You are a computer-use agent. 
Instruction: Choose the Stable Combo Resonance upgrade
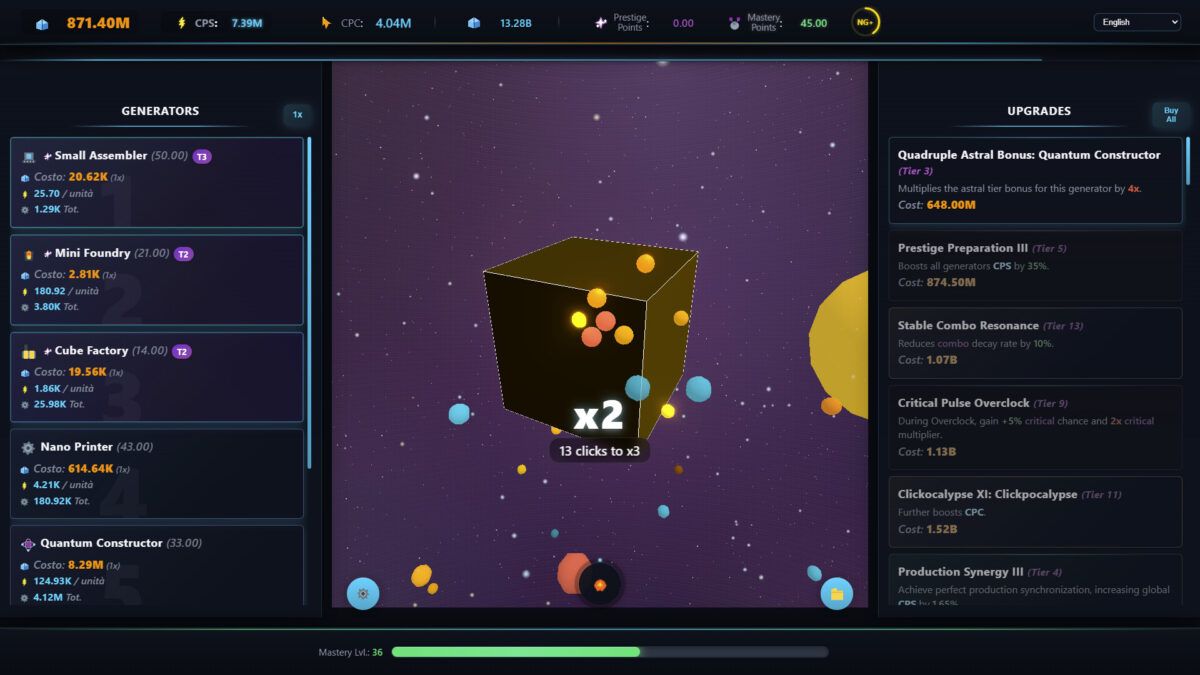pos(1035,342)
